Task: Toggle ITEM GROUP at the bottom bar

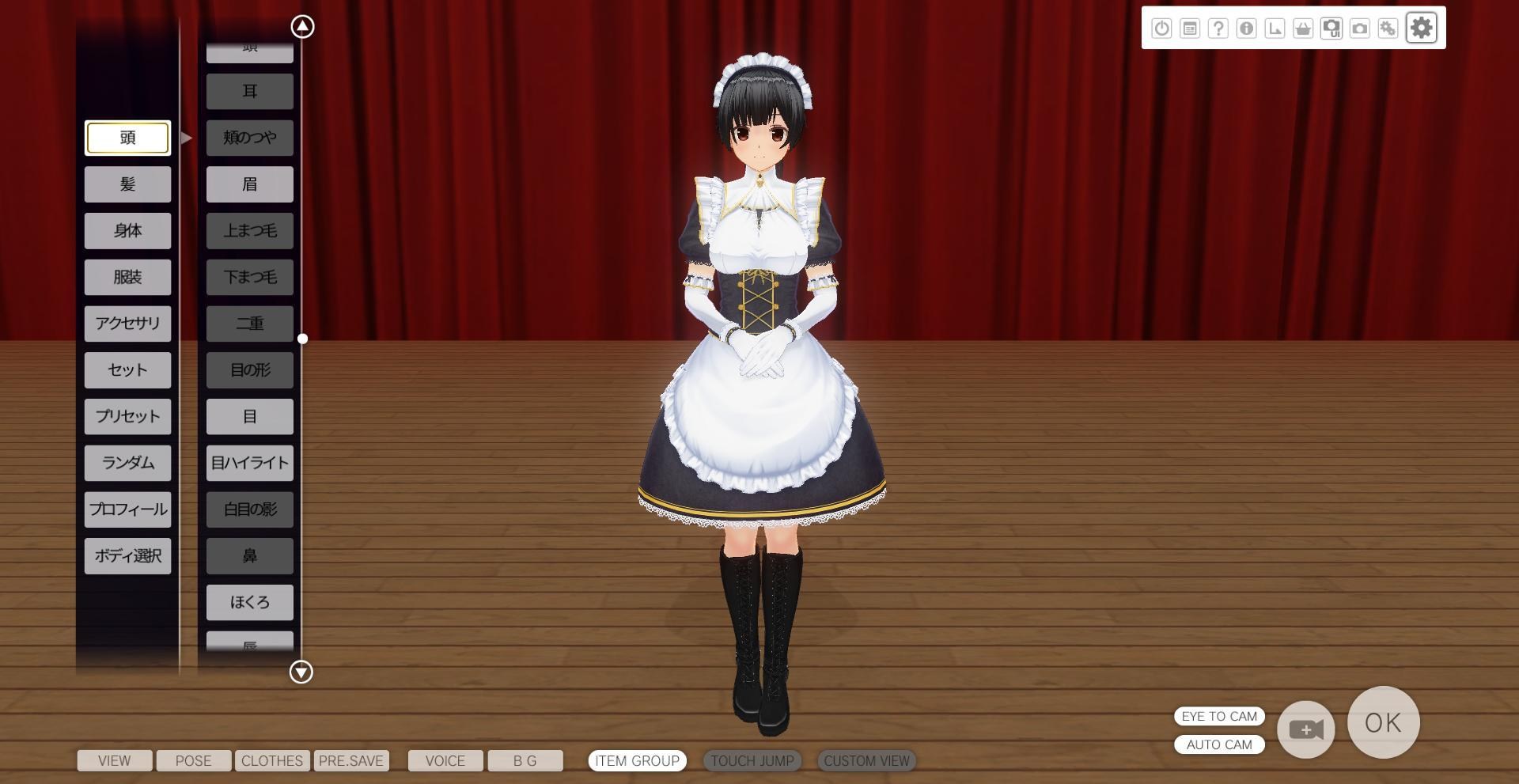Action: tap(637, 761)
